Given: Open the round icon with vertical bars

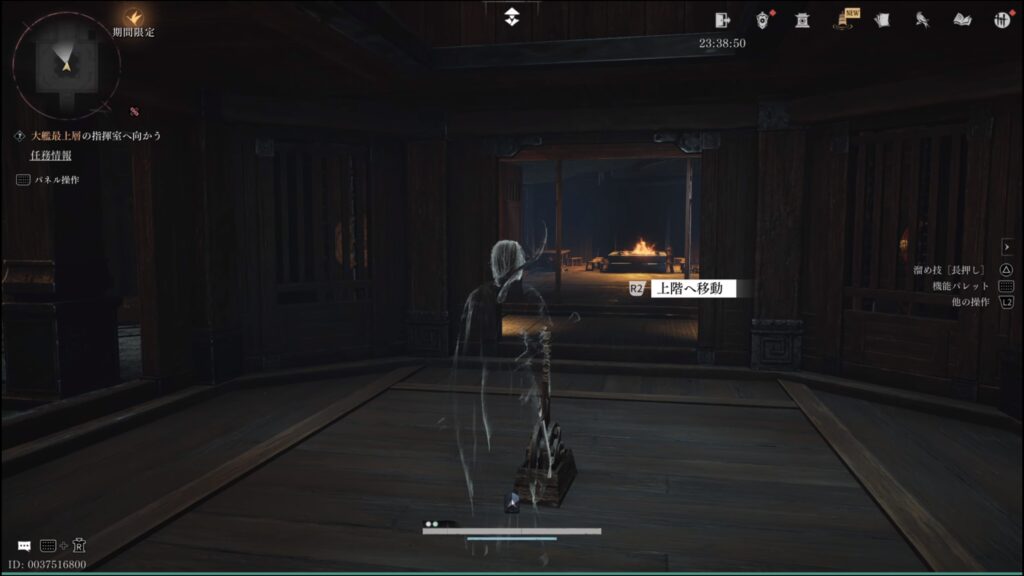Looking at the screenshot, I should [1001, 20].
